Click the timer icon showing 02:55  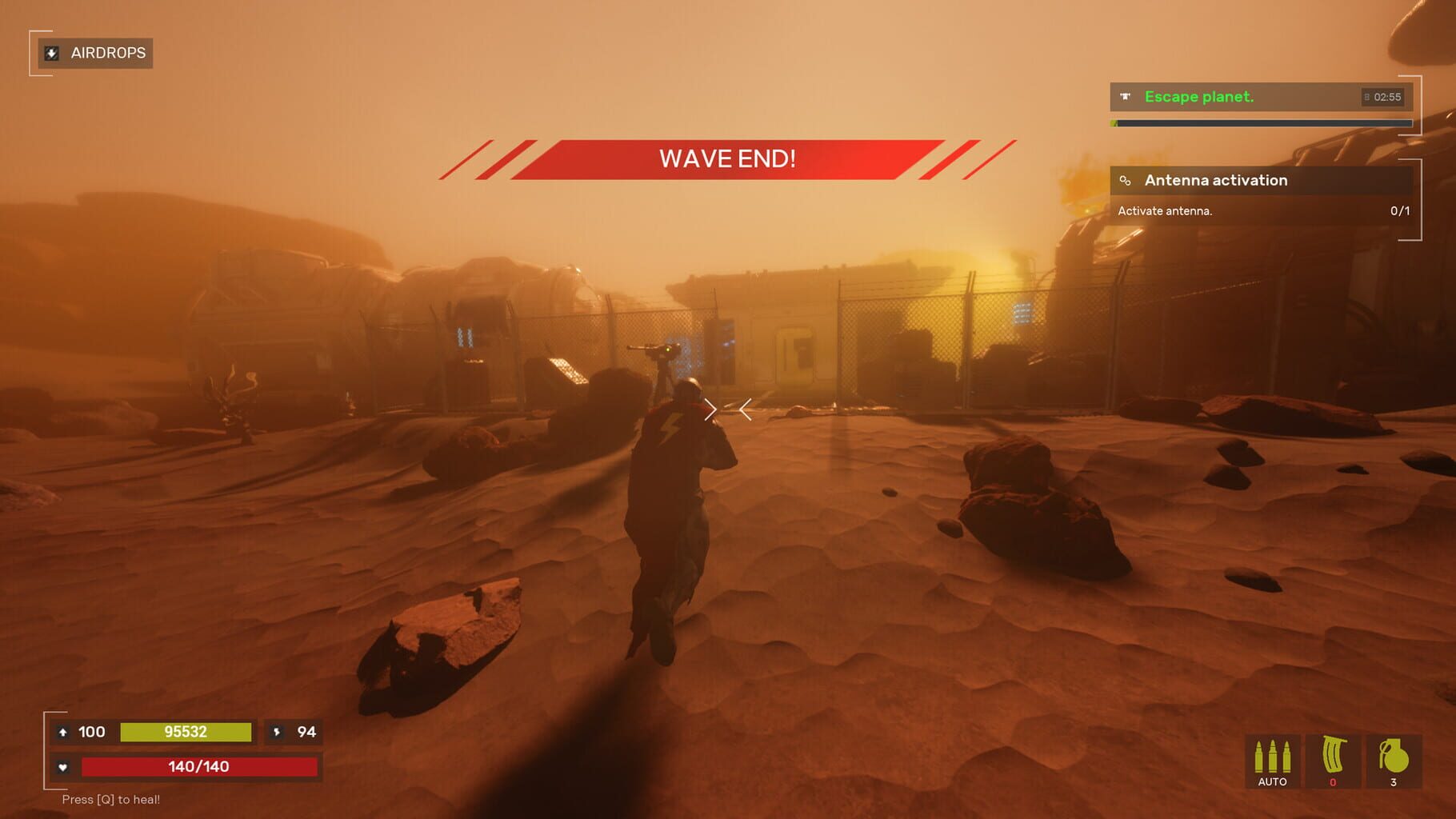(1365, 96)
